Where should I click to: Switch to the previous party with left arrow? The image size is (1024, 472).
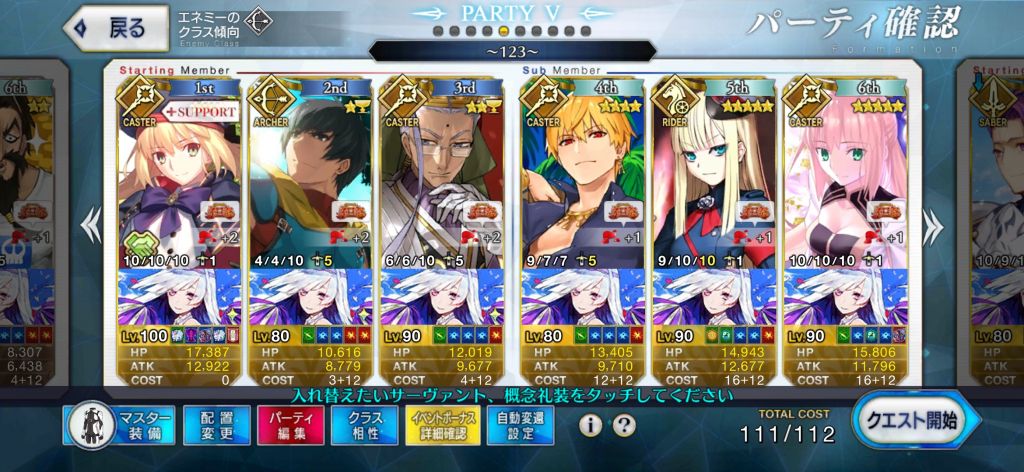click(x=92, y=226)
